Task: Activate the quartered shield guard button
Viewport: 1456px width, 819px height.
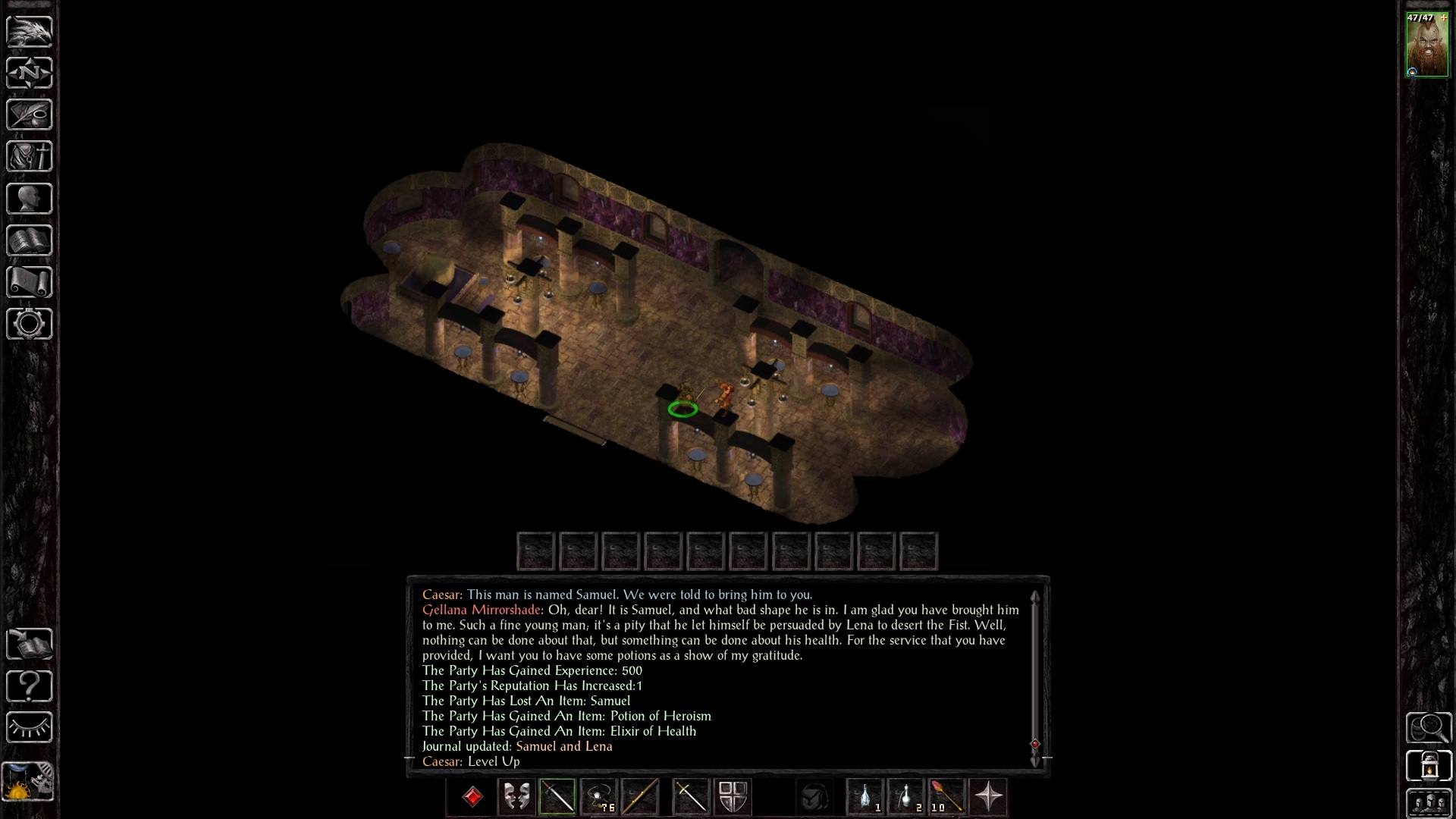Action: [733, 797]
